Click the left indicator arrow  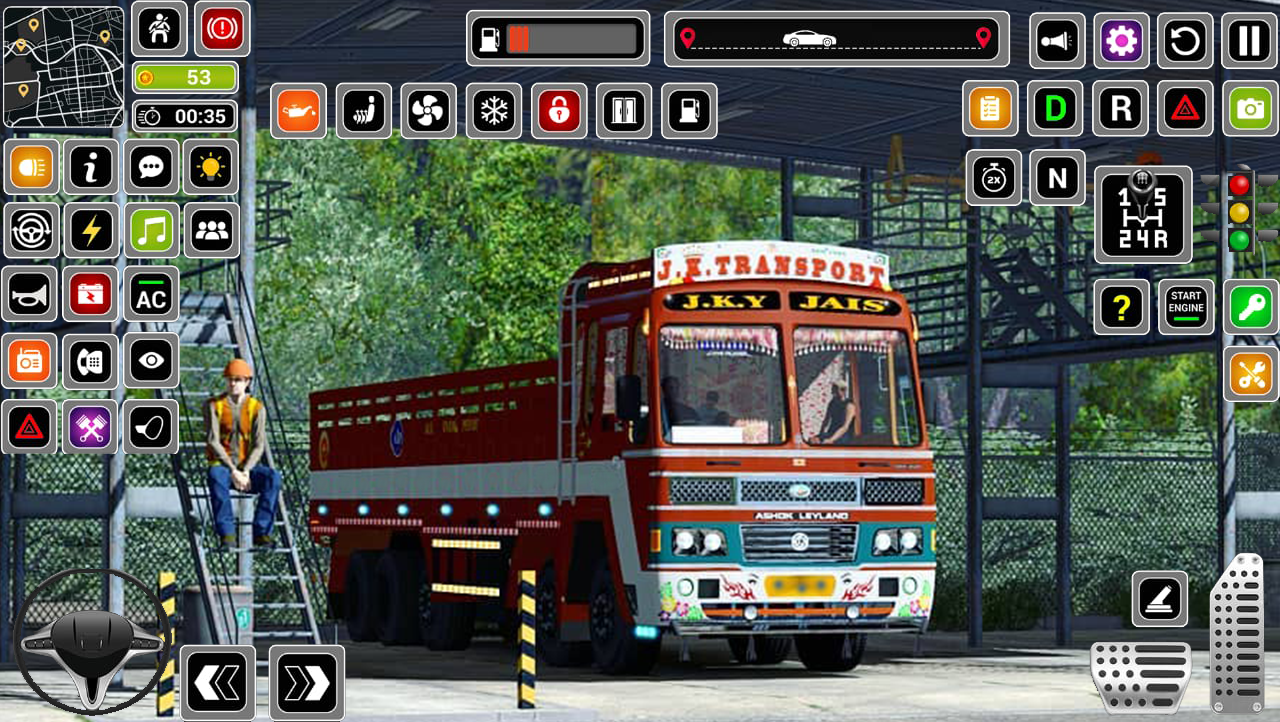click(217, 680)
